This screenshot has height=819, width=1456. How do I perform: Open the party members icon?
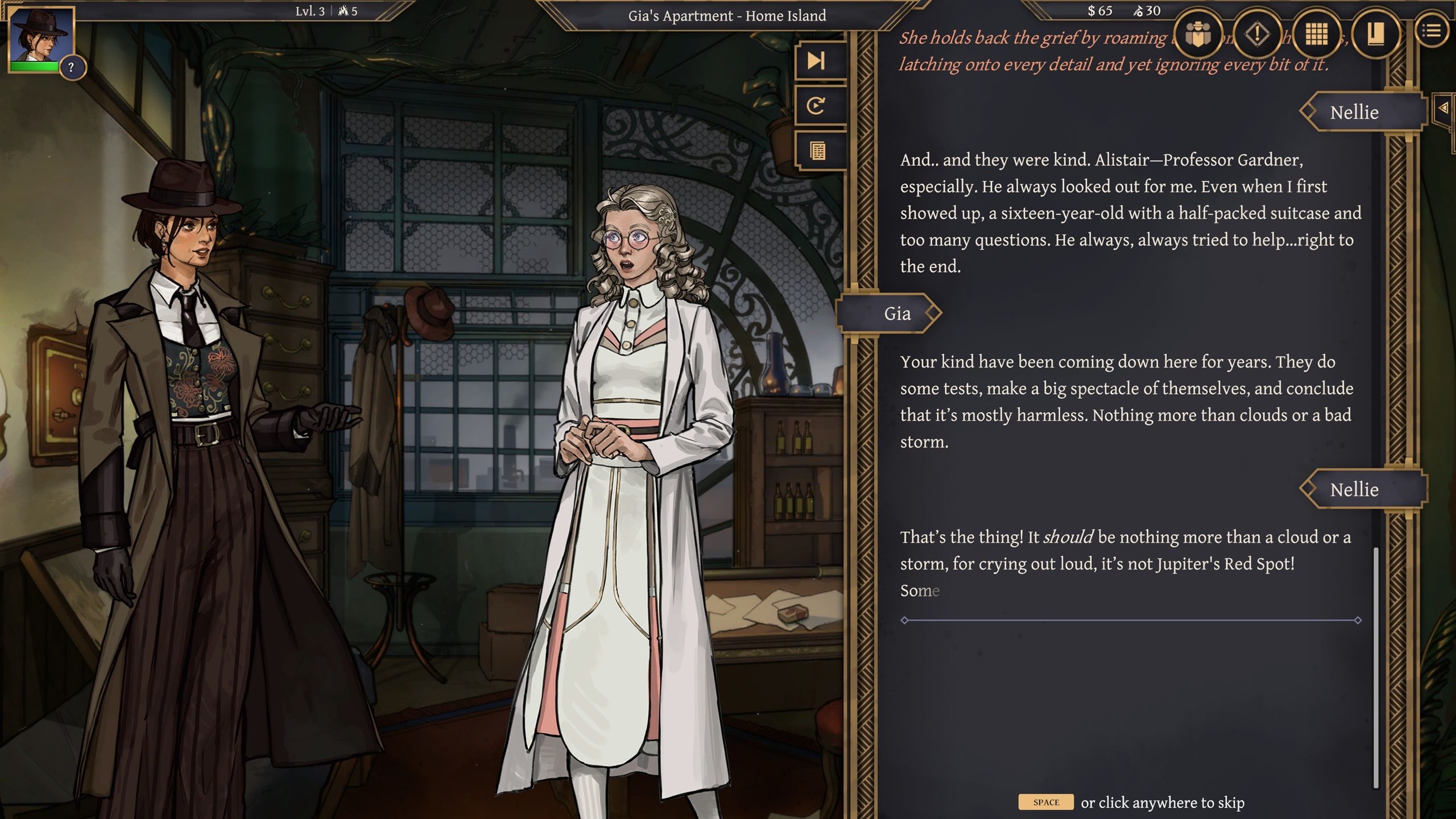click(x=1198, y=34)
